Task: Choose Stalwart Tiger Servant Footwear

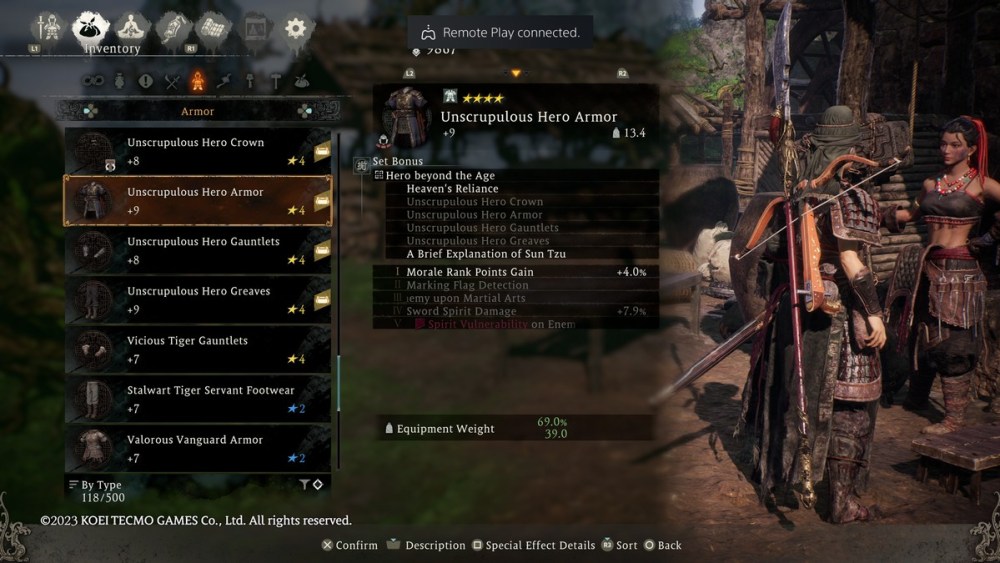Action: point(197,399)
